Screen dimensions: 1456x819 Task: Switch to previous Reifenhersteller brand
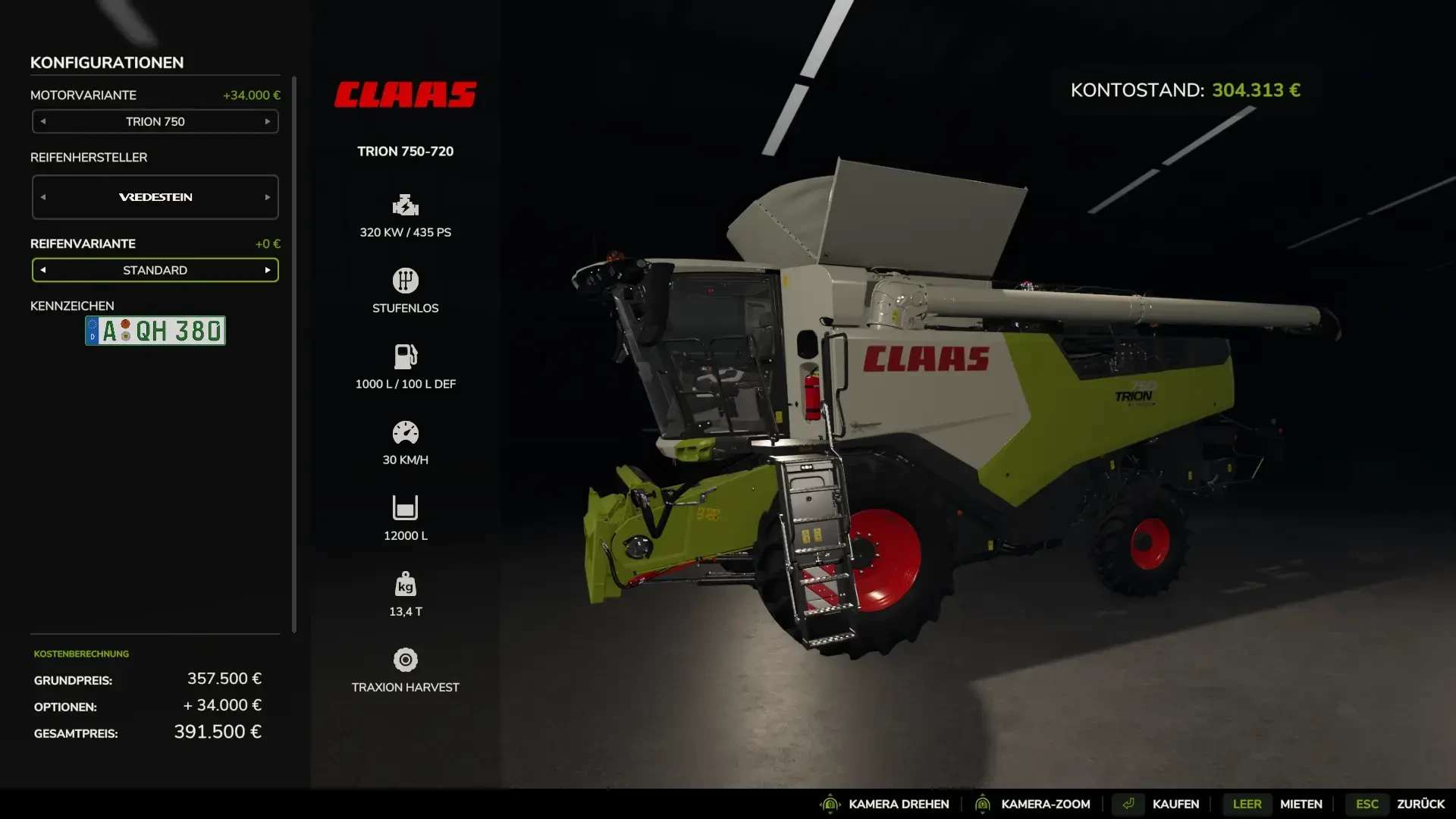[43, 197]
